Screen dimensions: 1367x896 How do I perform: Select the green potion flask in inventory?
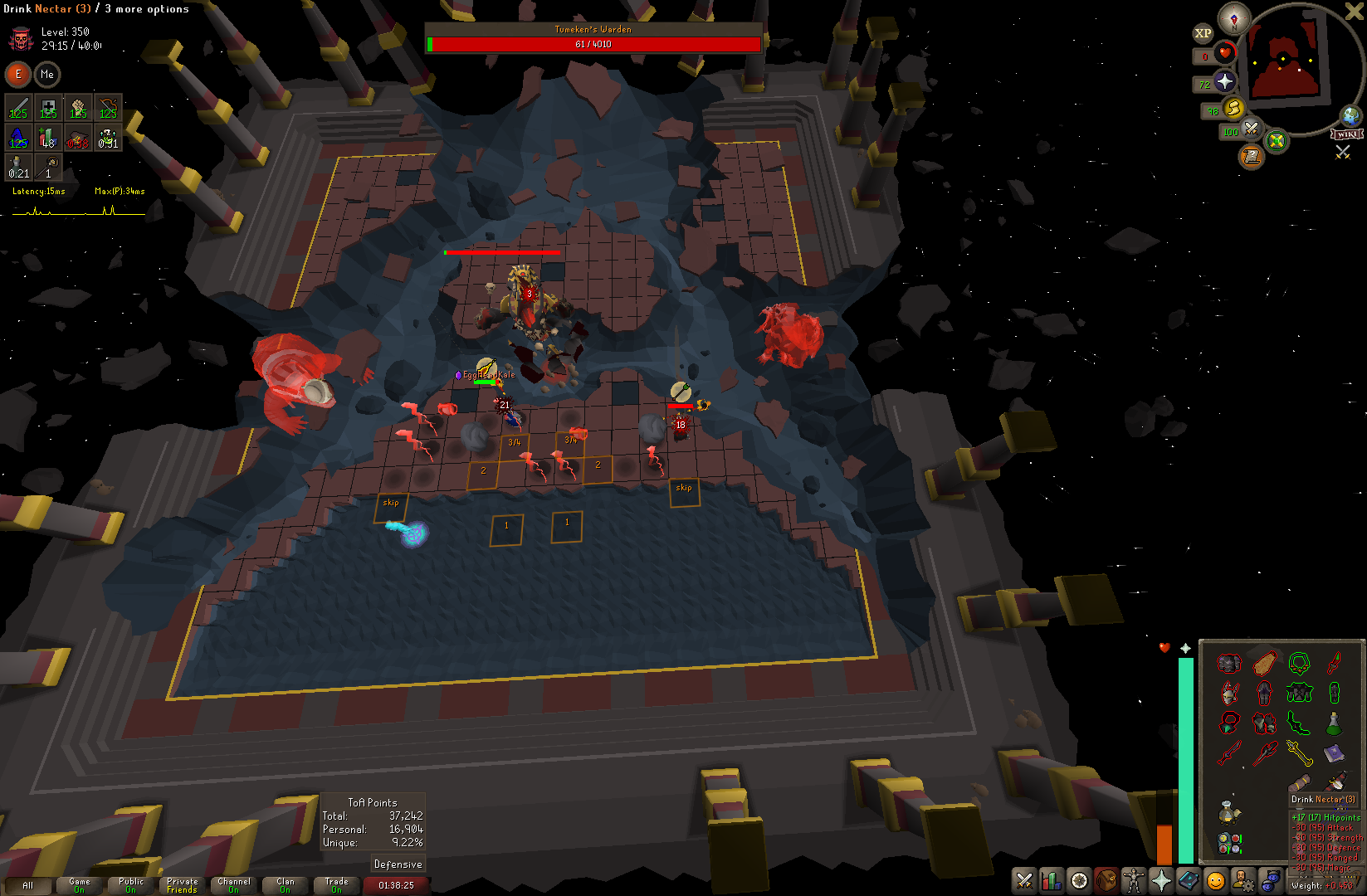pos(1334,723)
